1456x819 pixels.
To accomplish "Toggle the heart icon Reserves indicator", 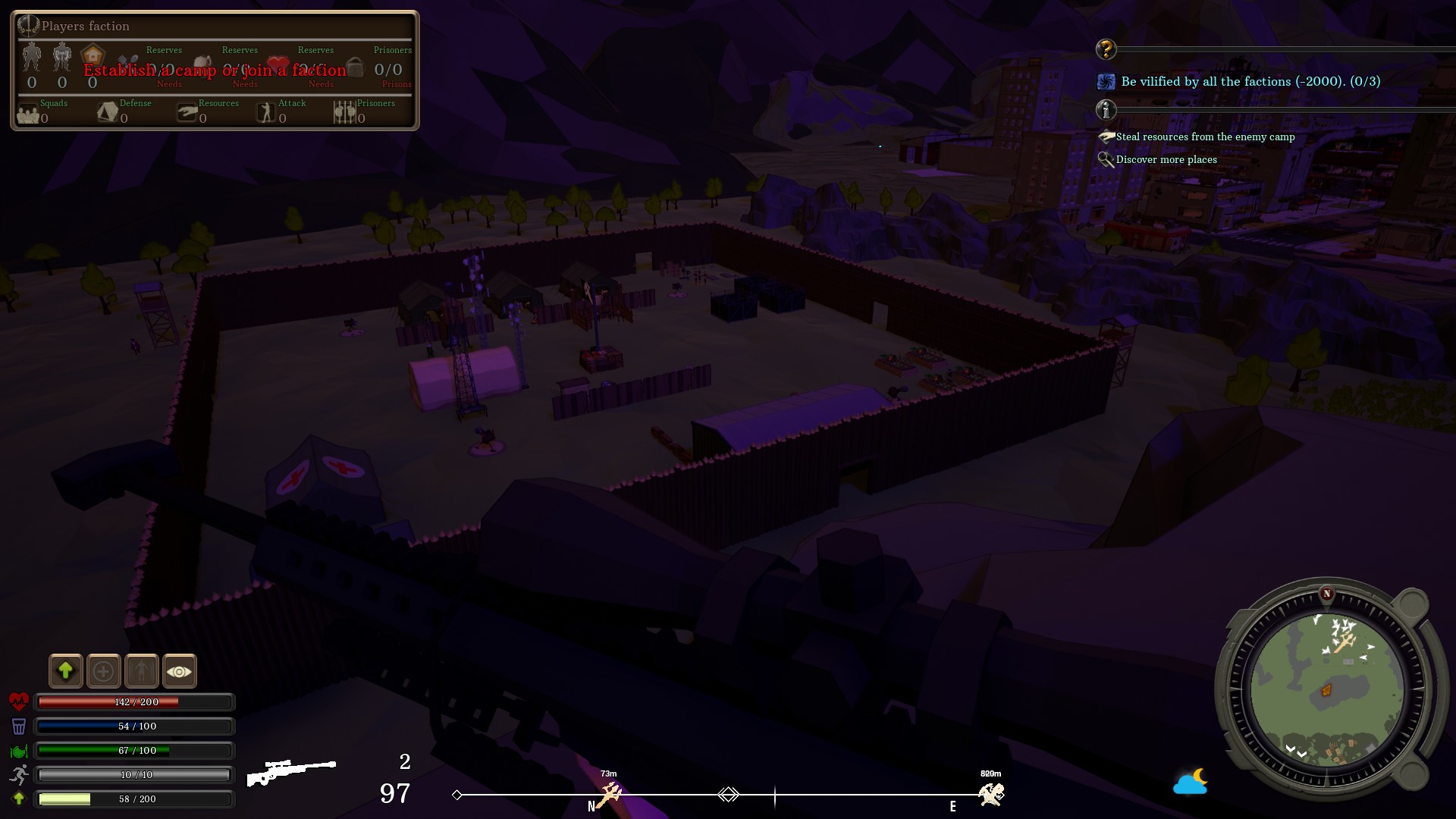I will pos(278,64).
